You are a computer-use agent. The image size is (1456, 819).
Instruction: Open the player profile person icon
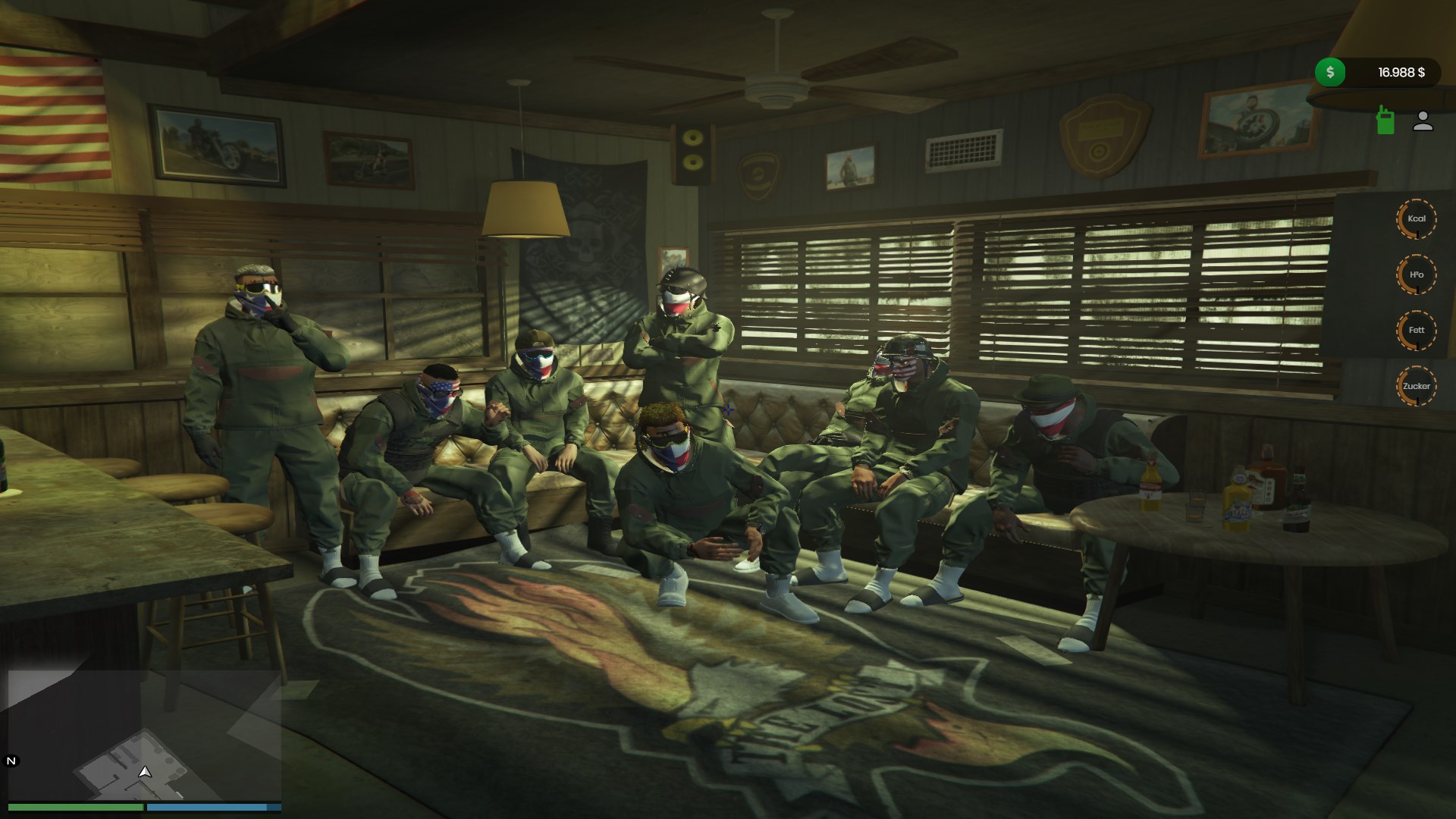(x=1423, y=121)
